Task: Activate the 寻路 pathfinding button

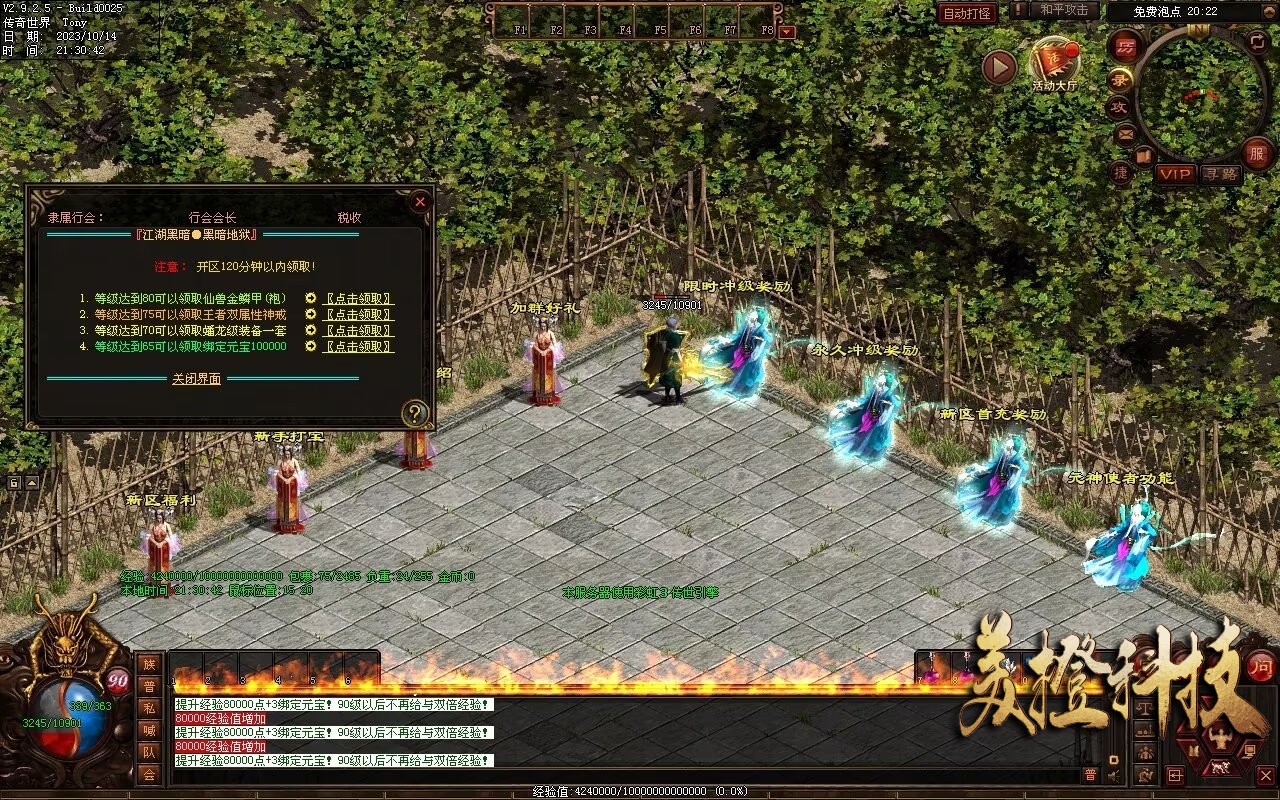Action: click(x=1221, y=174)
